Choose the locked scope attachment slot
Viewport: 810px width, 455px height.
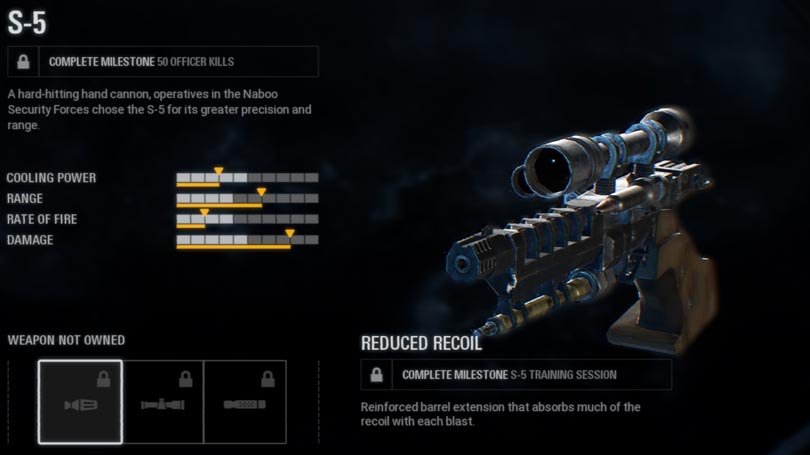pos(163,402)
